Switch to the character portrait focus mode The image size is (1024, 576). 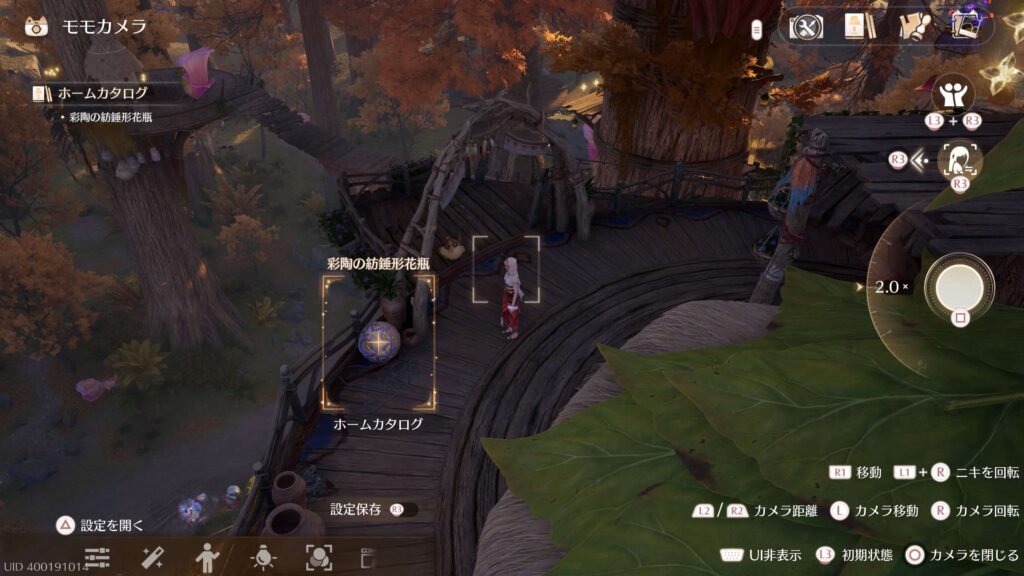961,158
